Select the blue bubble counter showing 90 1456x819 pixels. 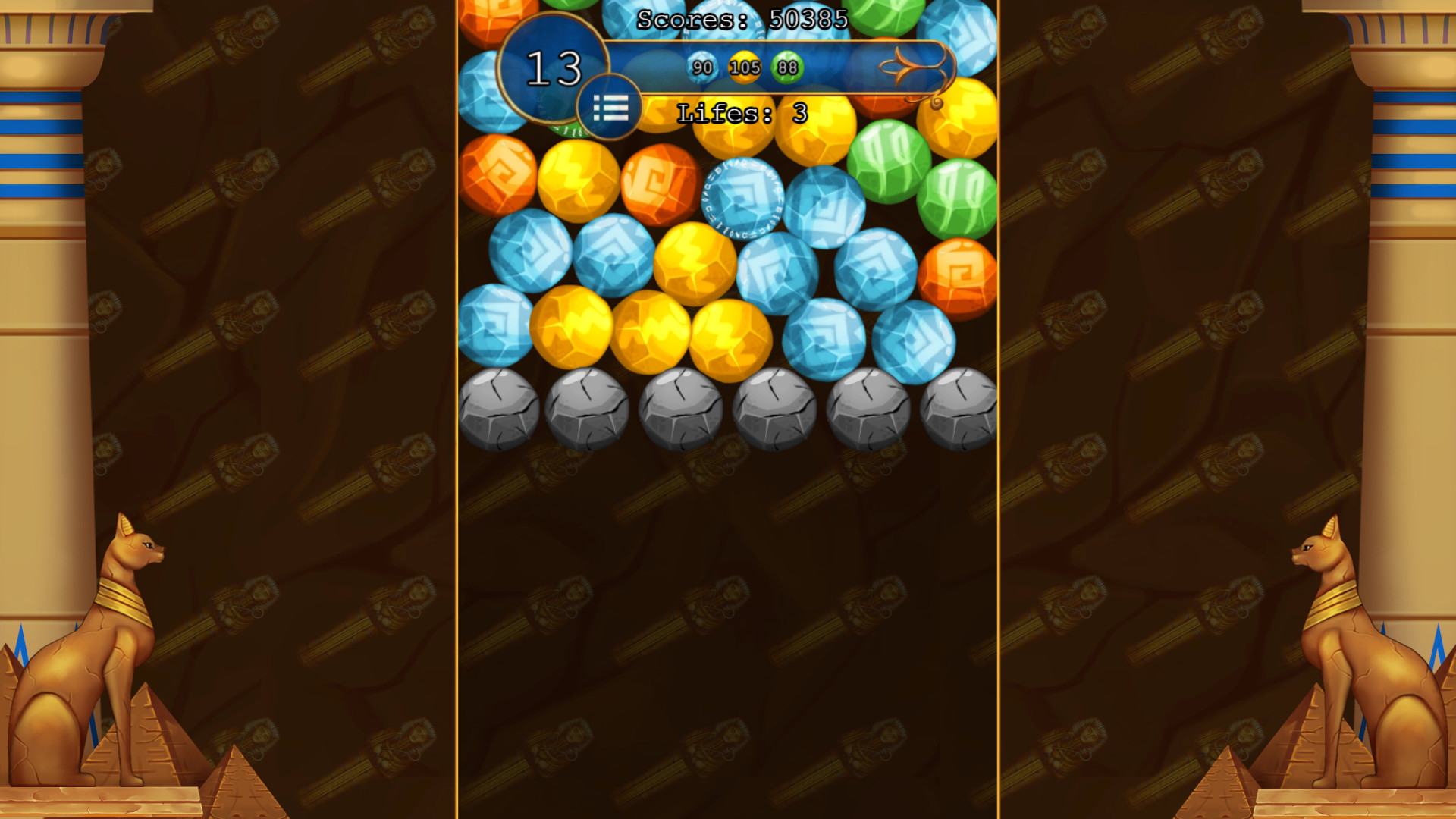pos(701,67)
